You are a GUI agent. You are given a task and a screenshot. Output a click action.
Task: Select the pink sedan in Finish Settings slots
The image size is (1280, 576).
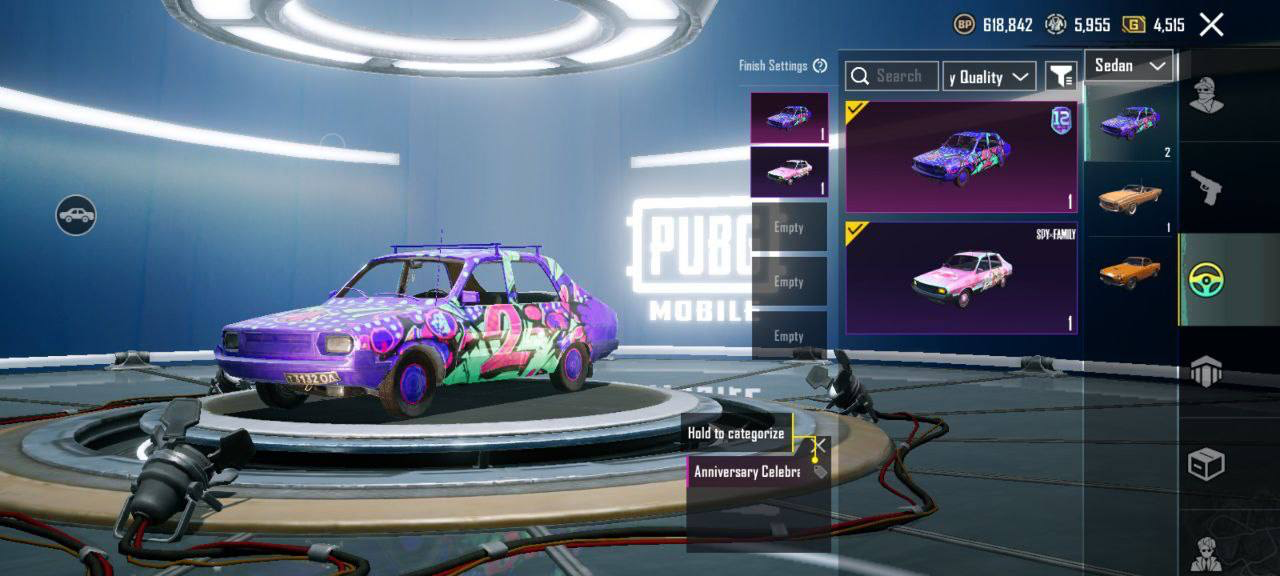pyautogui.click(x=789, y=171)
